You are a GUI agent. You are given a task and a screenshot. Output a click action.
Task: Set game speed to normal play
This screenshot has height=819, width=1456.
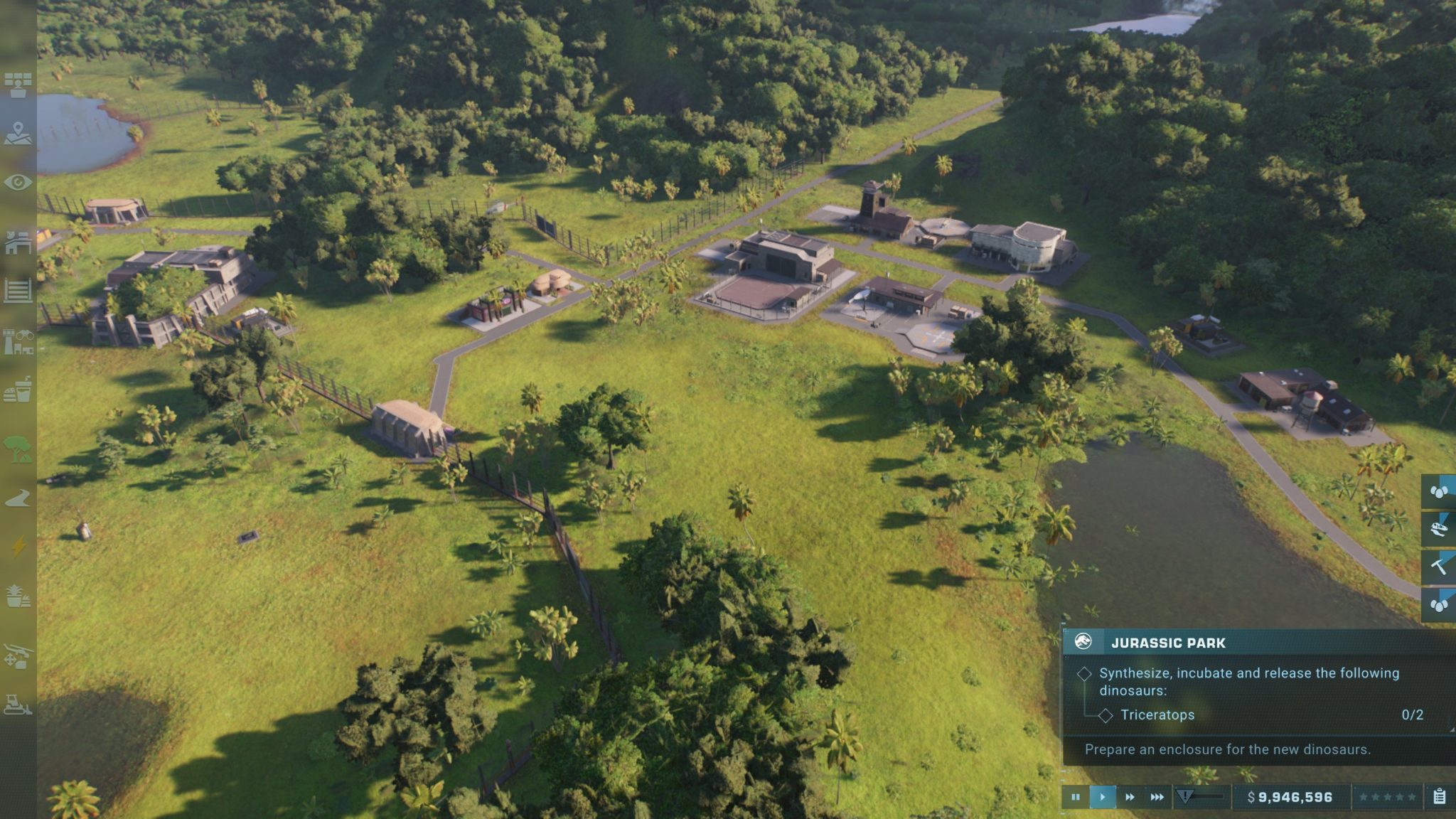pos(1102,797)
